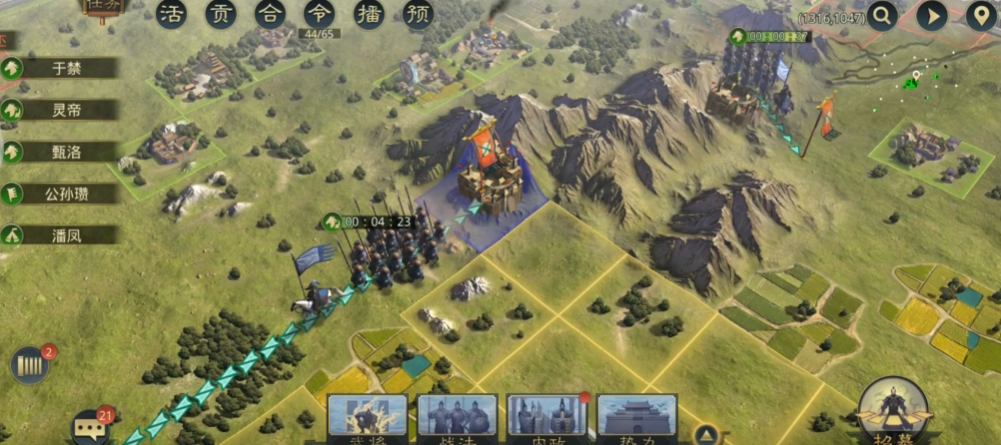The height and width of the screenshot is (445, 1001).
Task: Tap the 贡 tribute icon
Action: tap(221, 14)
